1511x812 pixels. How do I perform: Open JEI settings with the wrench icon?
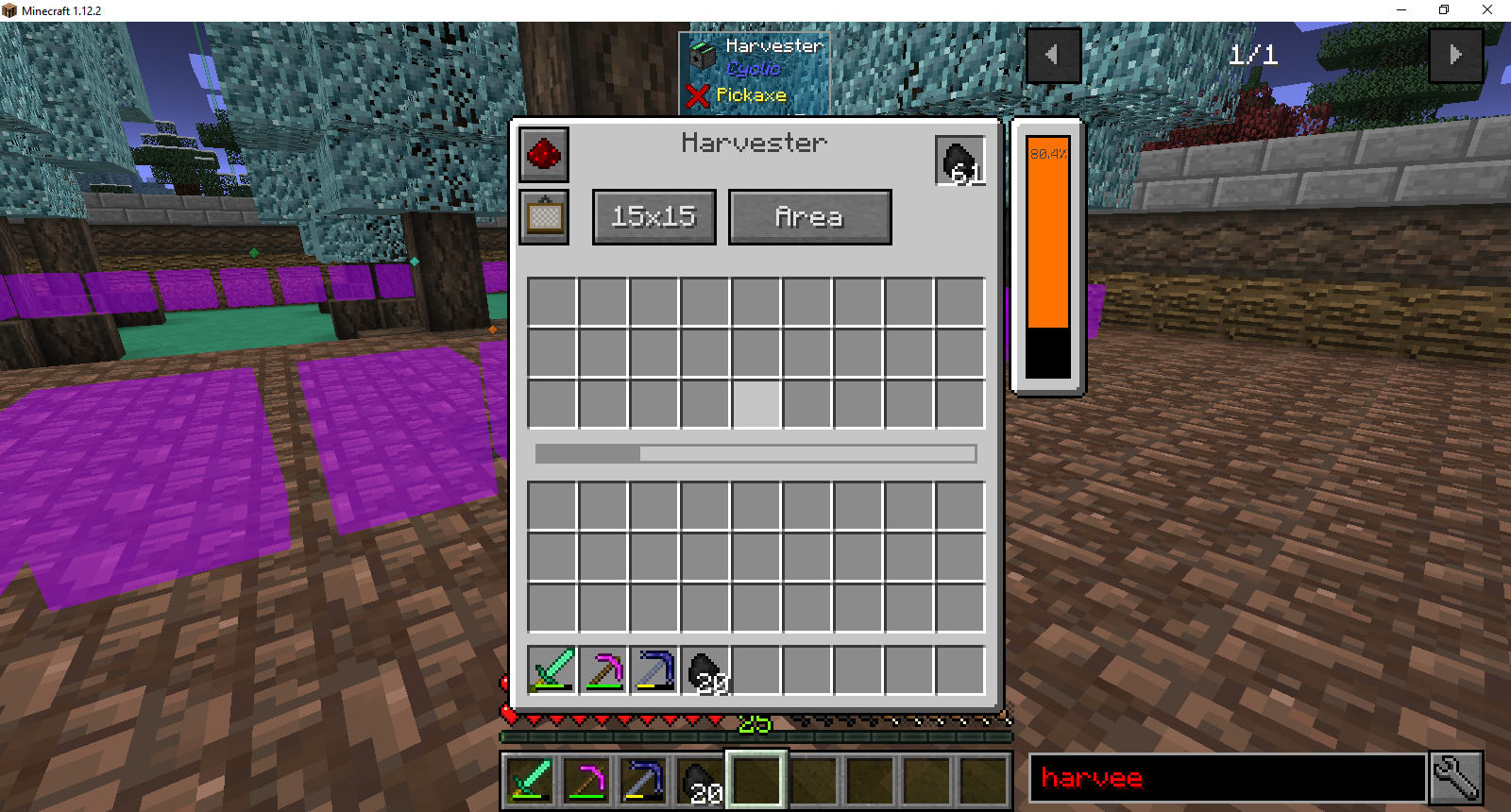tap(1455, 777)
